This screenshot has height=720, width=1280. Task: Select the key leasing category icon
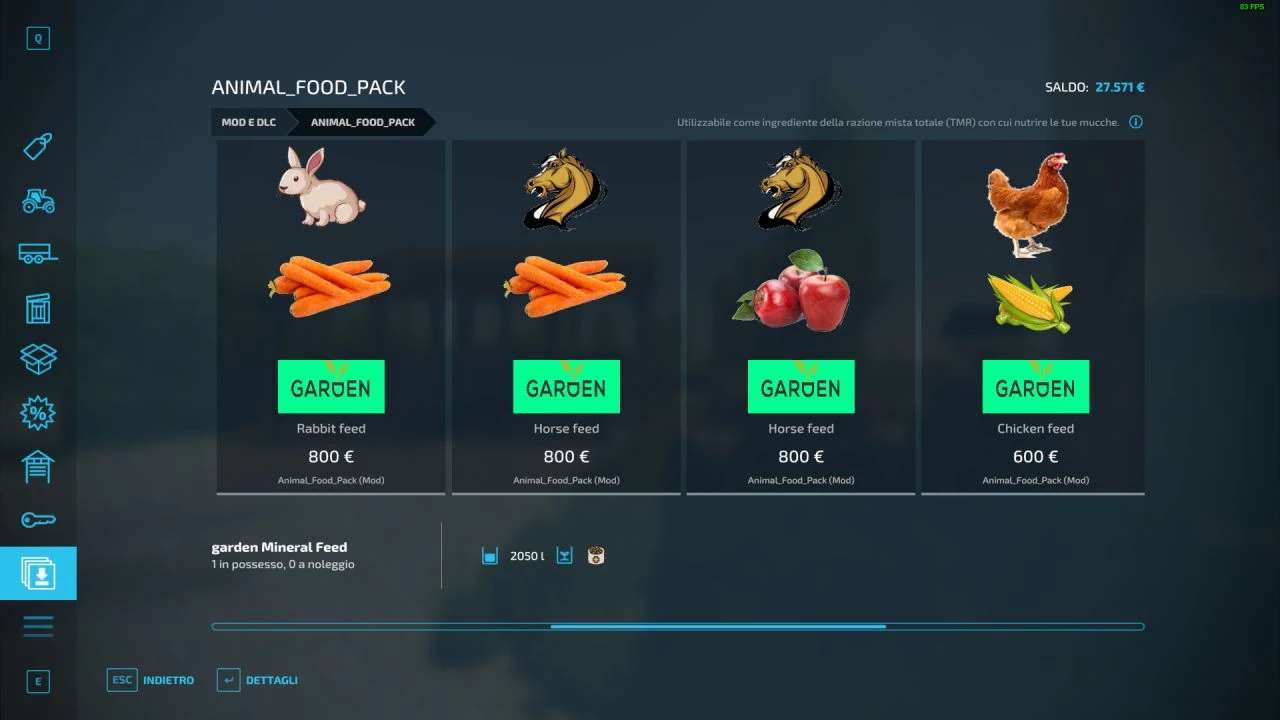point(38,519)
